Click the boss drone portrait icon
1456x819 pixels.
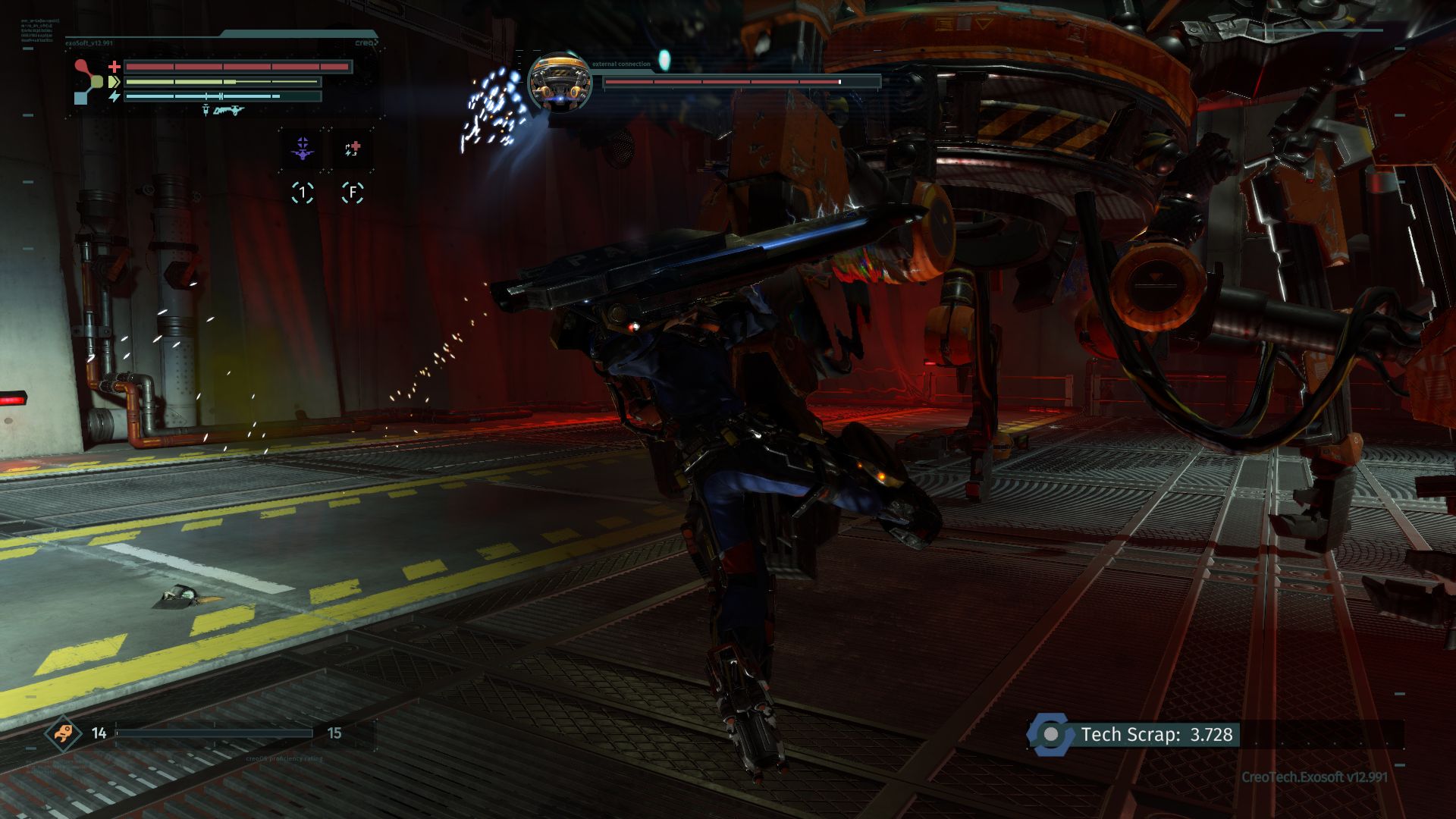pyautogui.click(x=560, y=82)
